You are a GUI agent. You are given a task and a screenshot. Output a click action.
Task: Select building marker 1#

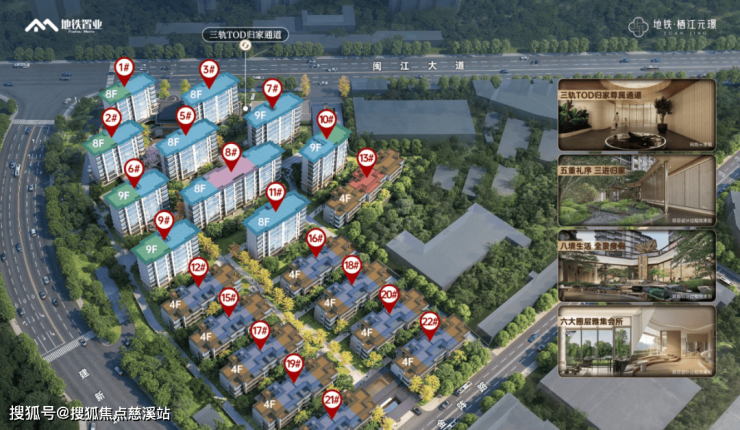124,69
